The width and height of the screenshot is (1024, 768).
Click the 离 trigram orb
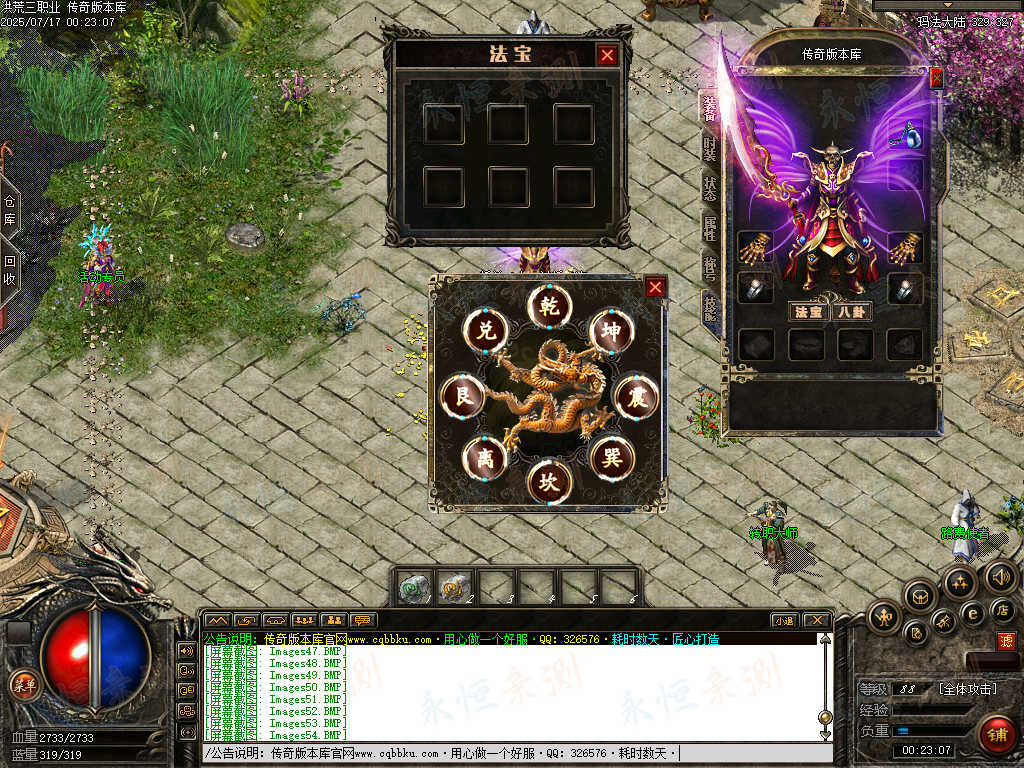[484, 458]
